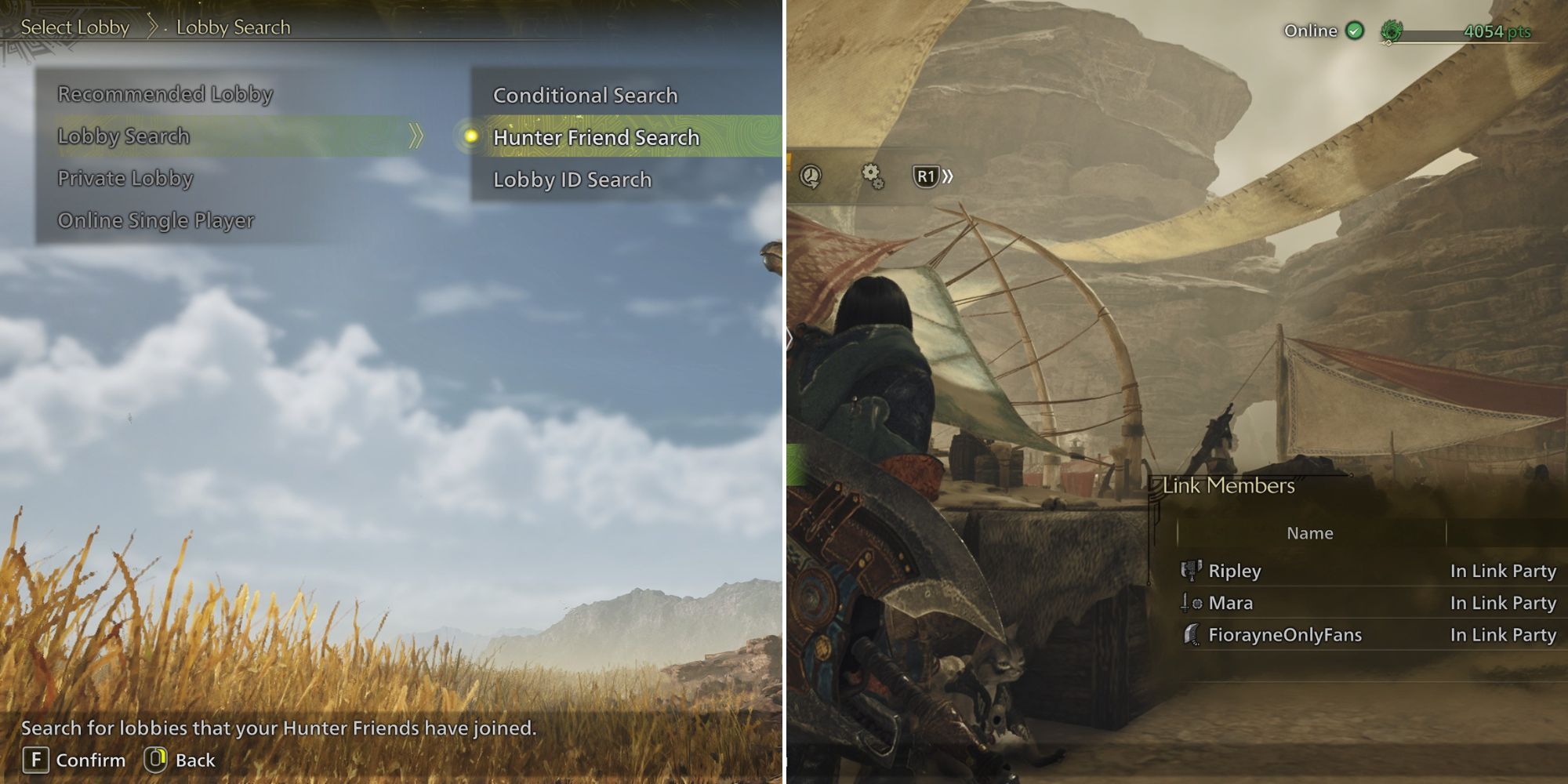Viewport: 1568px width, 784px height.
Task: Click Ripley's hammer weapon icon
Action: [x=1191, y=571]
